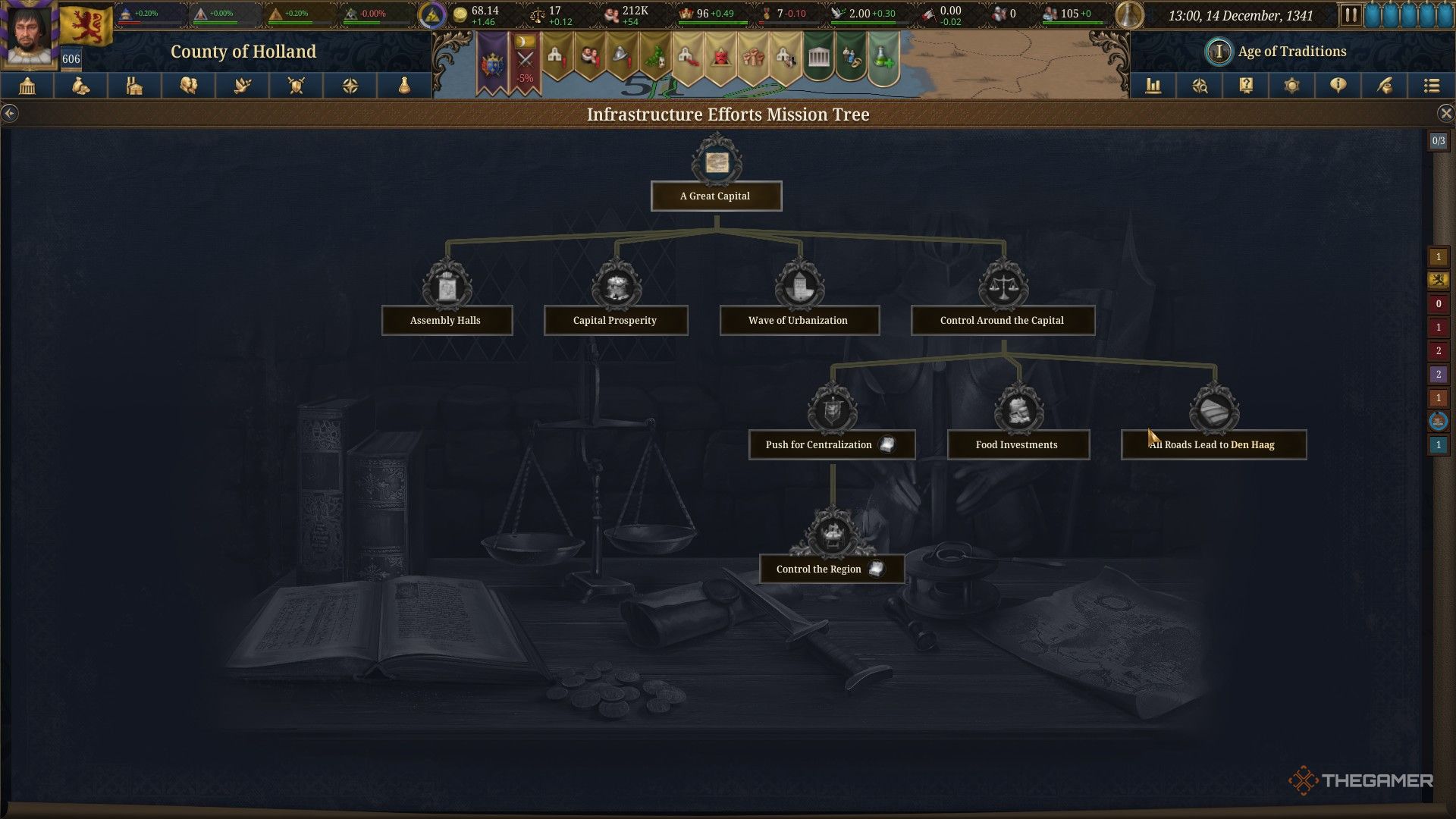1456x819 pixels.
Task: Open All Roads Lead to Den Haag mission
Action: 1213,444
